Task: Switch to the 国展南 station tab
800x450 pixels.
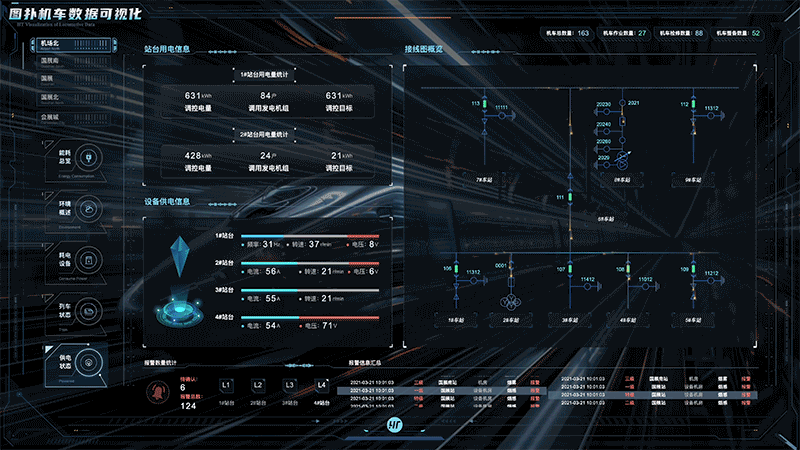Action: pyautogui.click(x=49, y=60)
